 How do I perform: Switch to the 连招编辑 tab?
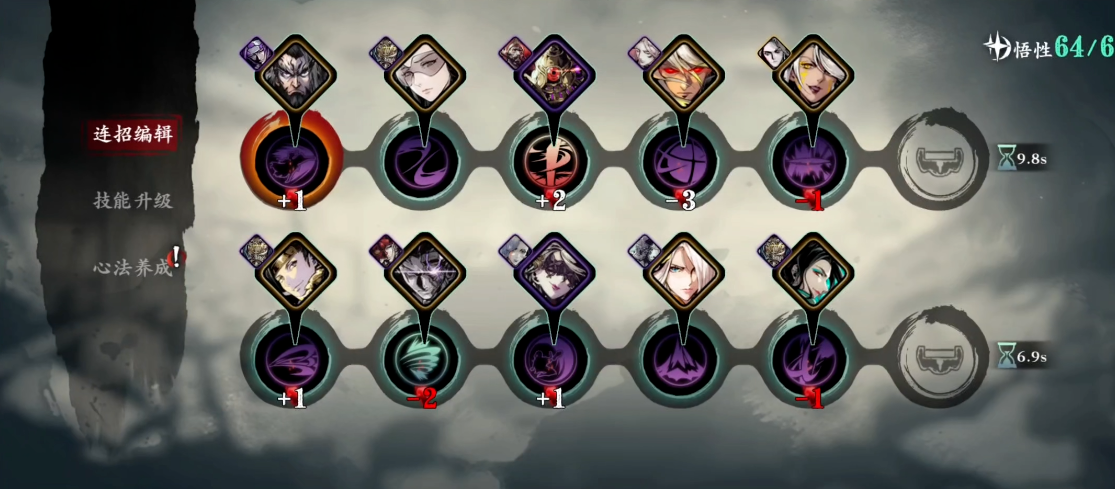click(x=133, y=134)
